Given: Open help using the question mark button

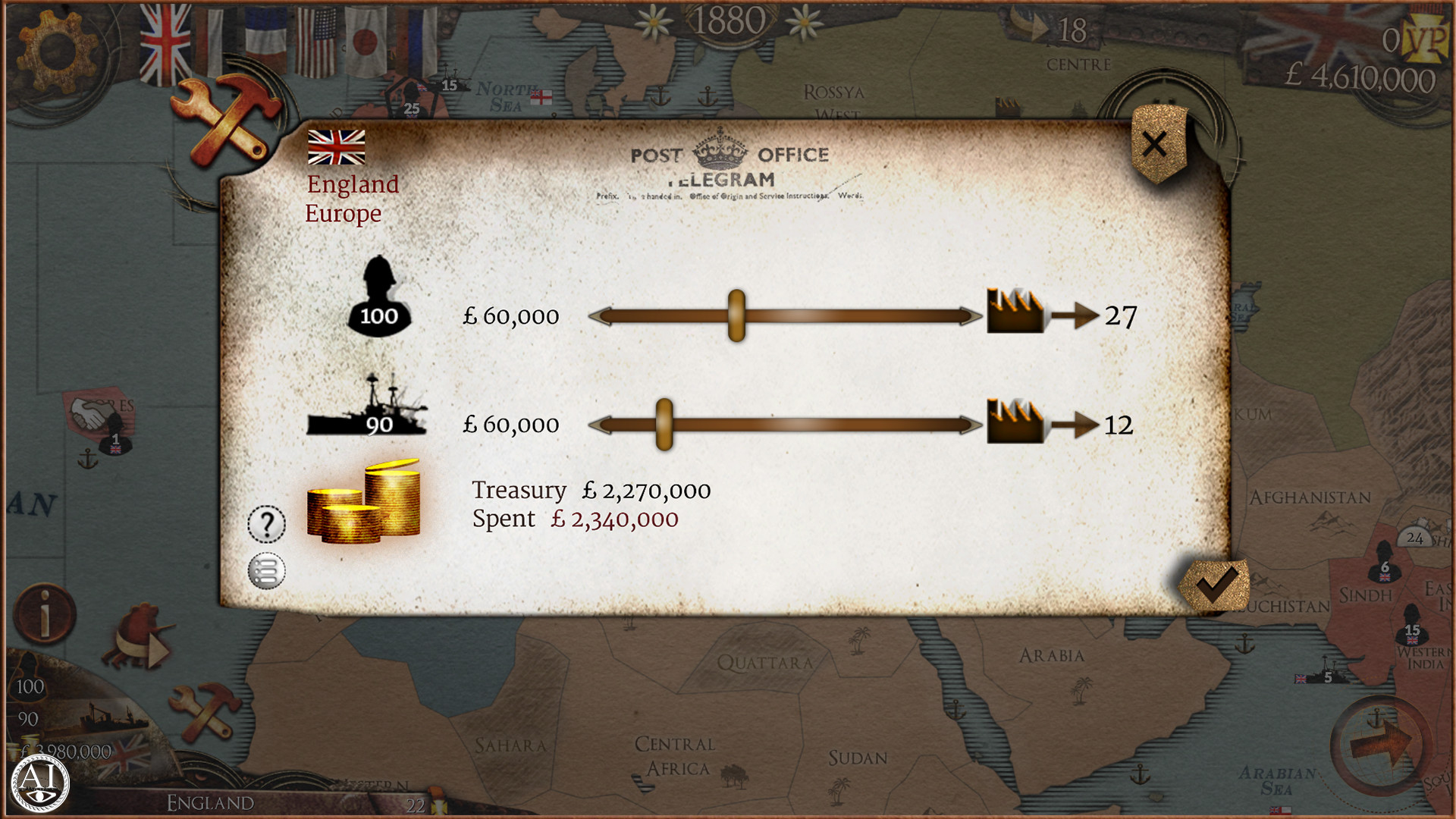Looking at the screenshot, I should pyautogui.click(x=267, y=524).
